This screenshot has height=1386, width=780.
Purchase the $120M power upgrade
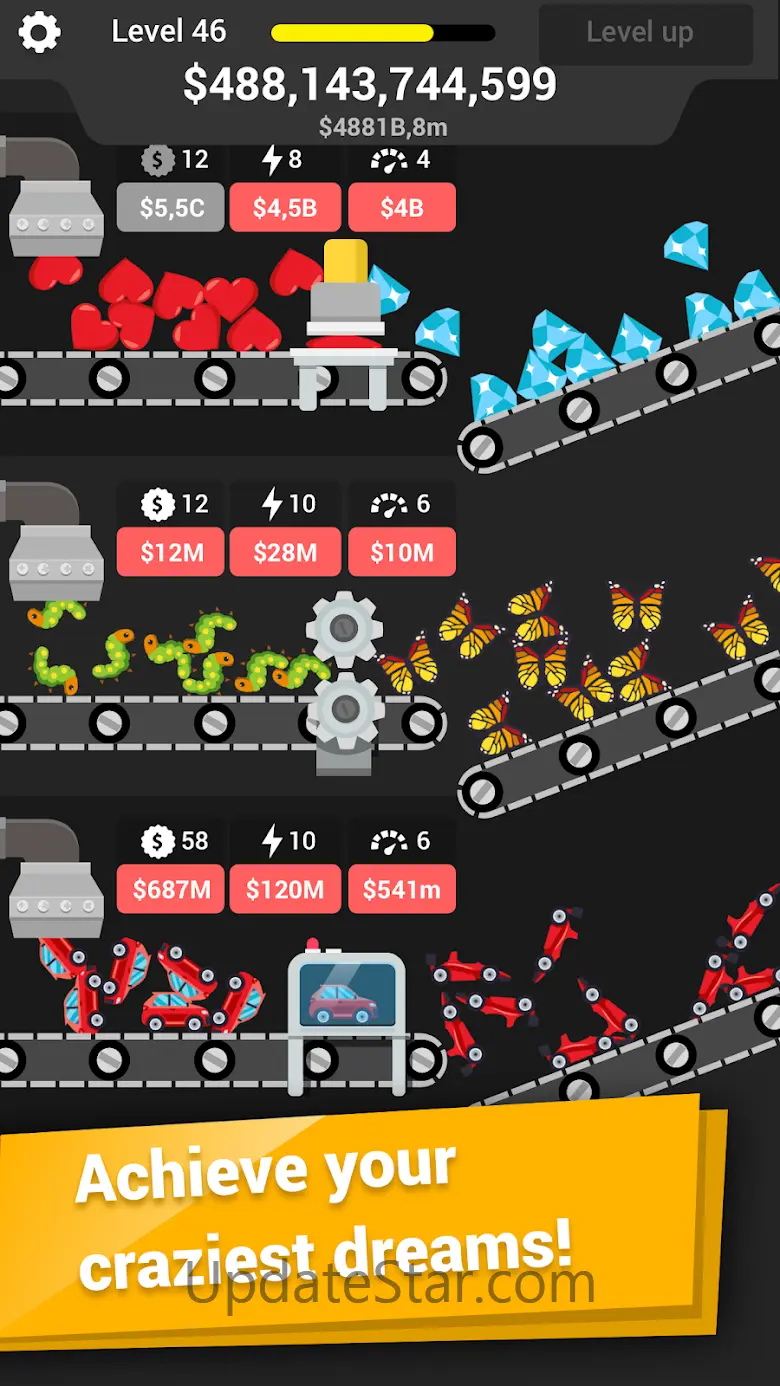point(285,889)
